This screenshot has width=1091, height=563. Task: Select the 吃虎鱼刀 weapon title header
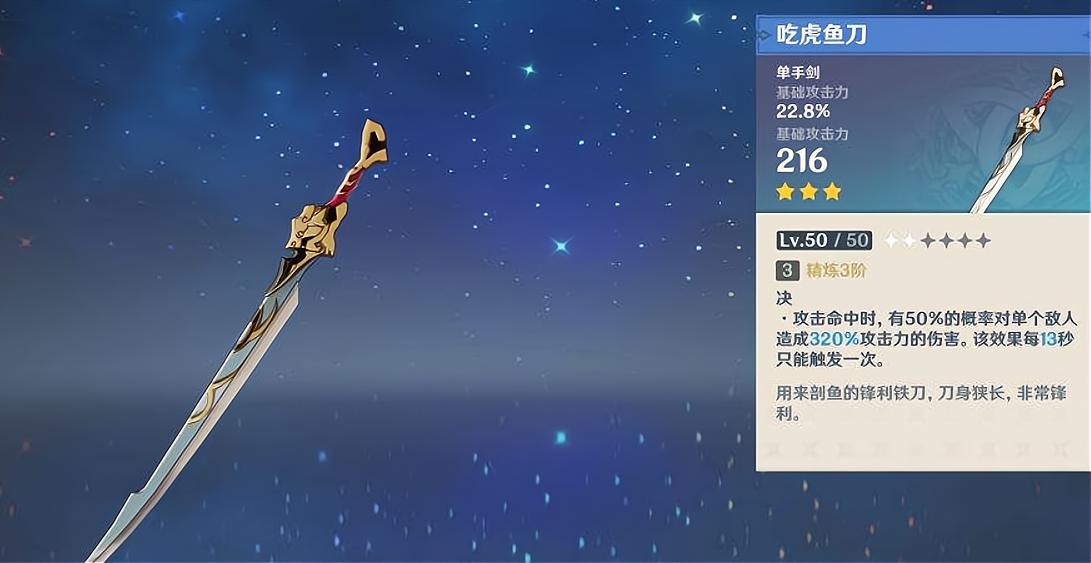822,35
